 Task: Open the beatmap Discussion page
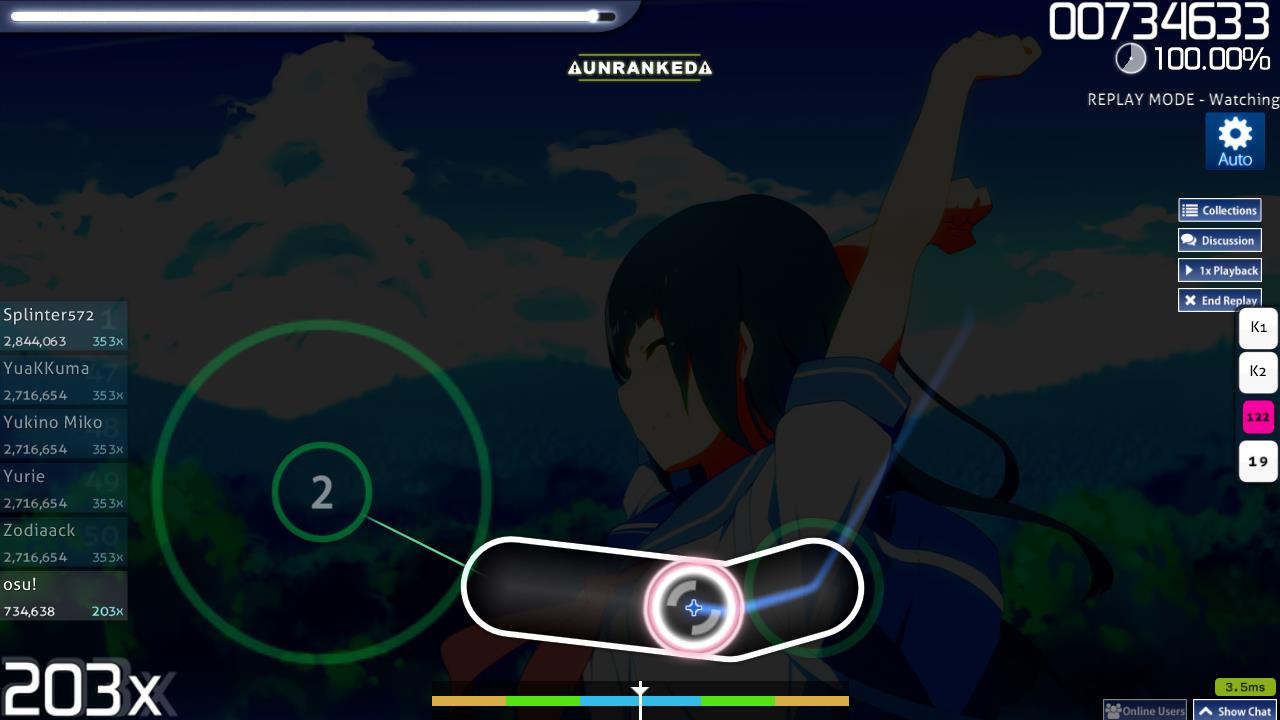pyautogui.click(x=1219, y=240)
